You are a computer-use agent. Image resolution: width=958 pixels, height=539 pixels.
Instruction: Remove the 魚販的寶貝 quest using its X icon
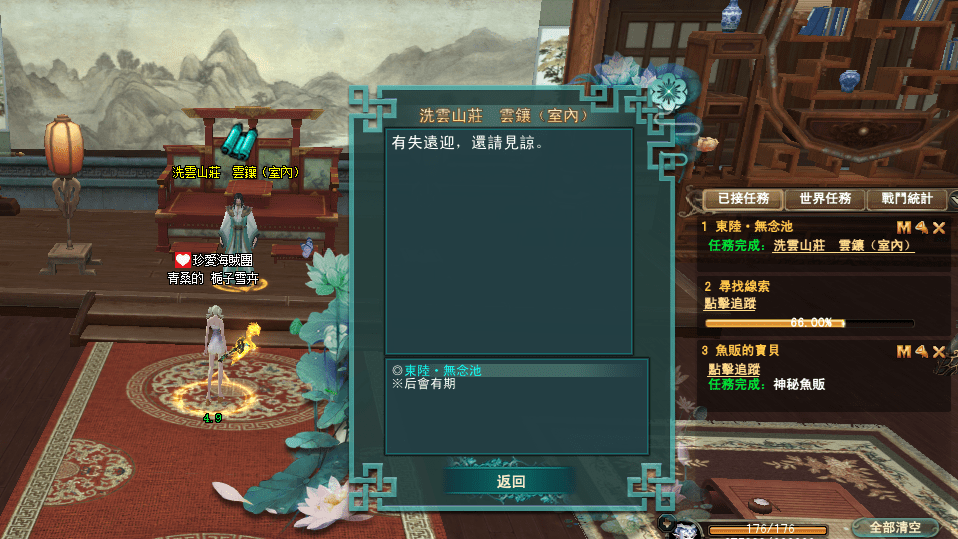click(939, 351)
